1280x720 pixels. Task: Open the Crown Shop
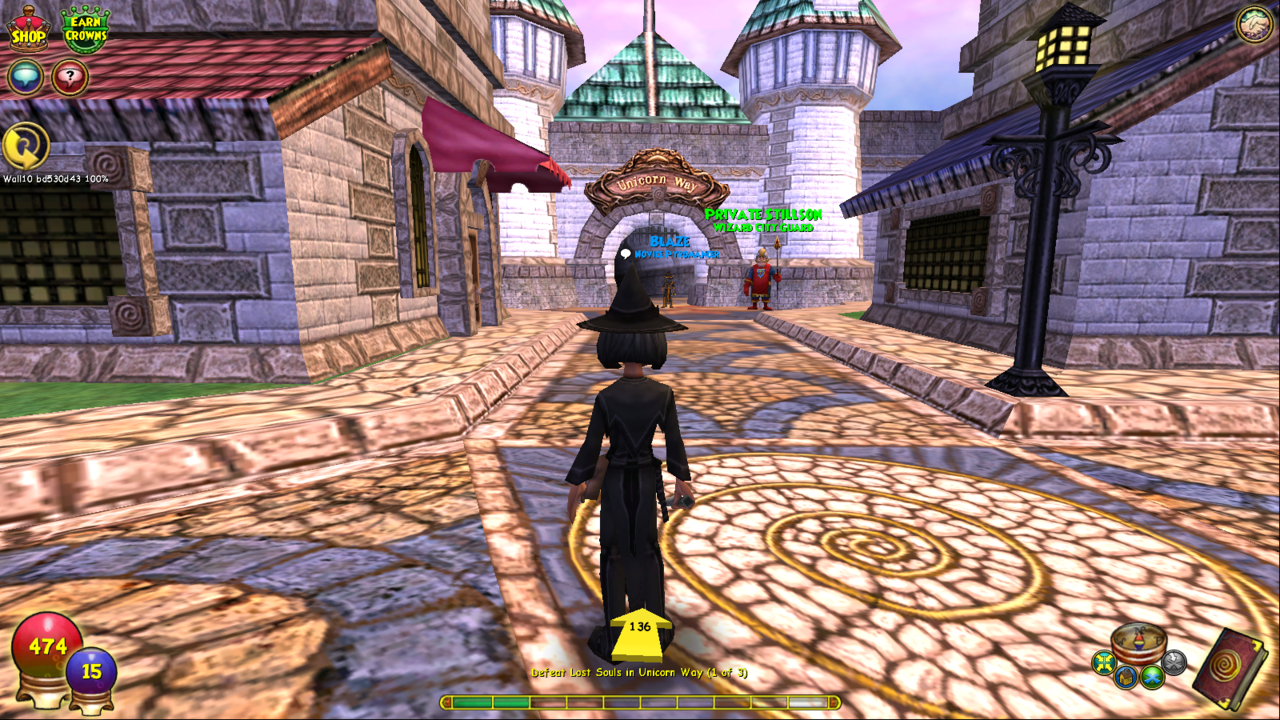point(29,28)
